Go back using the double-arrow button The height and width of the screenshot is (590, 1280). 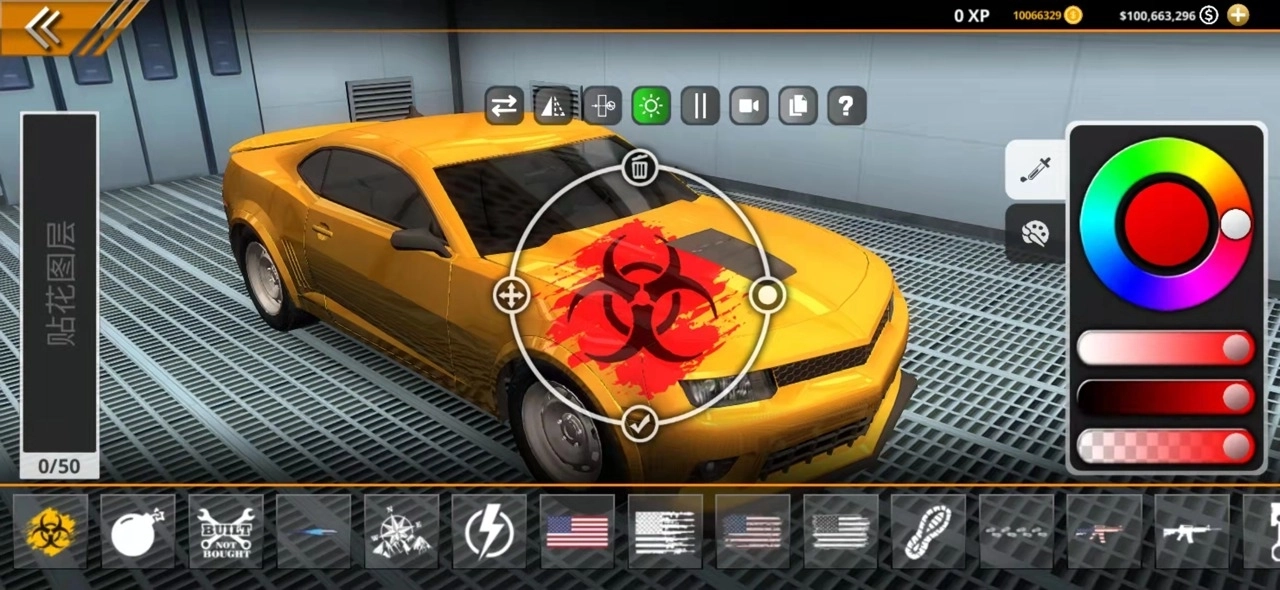tap(42, 28)
